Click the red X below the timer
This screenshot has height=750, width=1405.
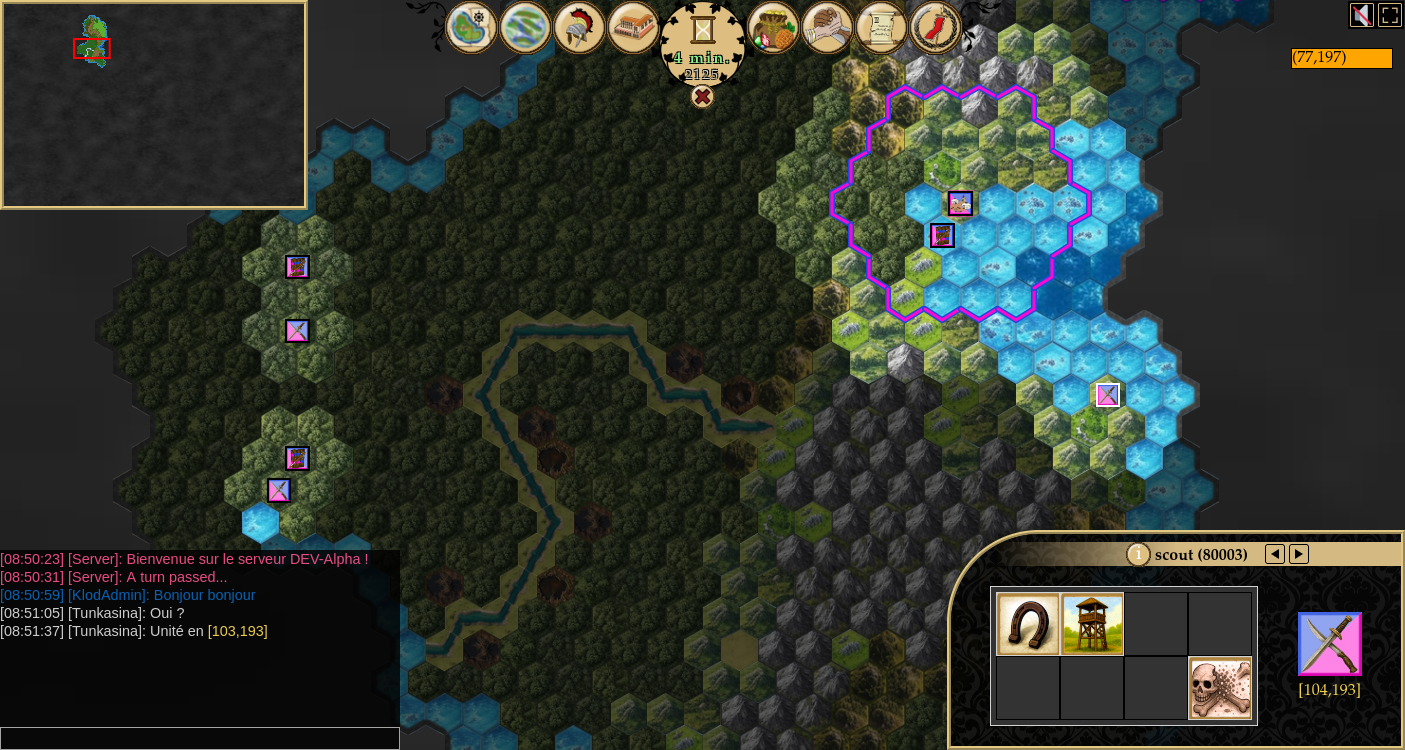[x=703, y=96]
